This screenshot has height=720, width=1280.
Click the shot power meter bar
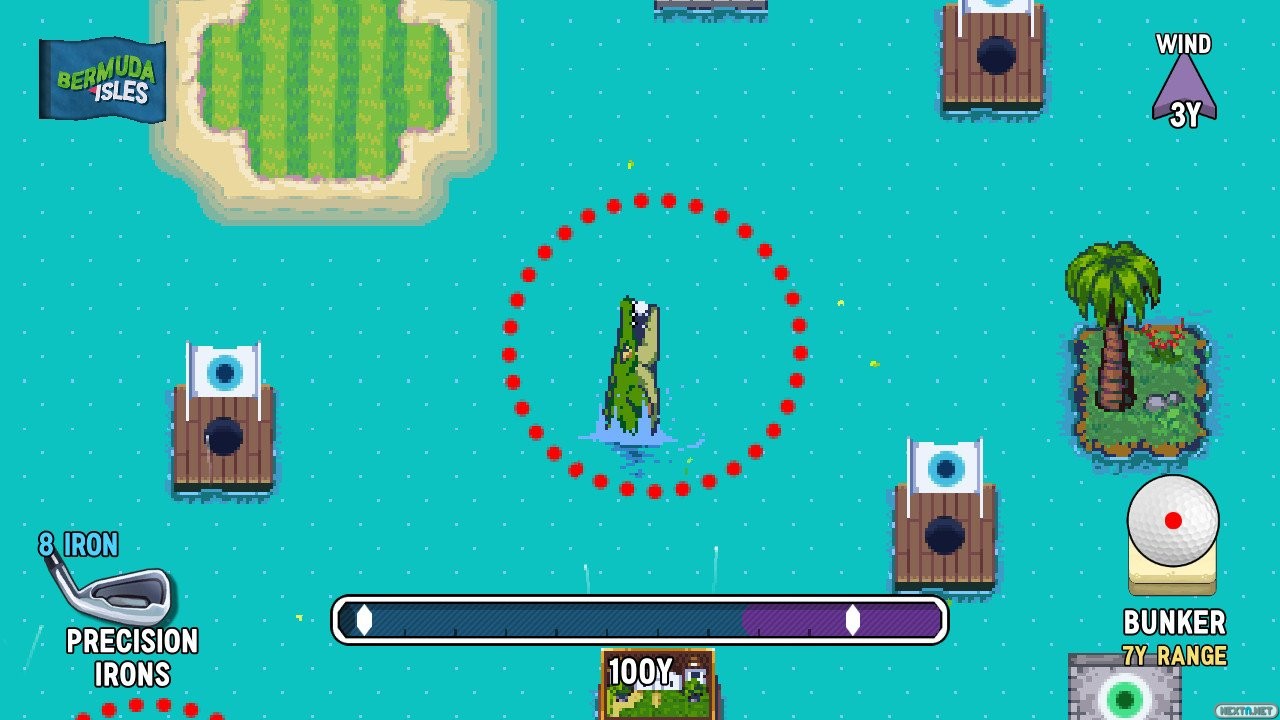coord(640,620)
